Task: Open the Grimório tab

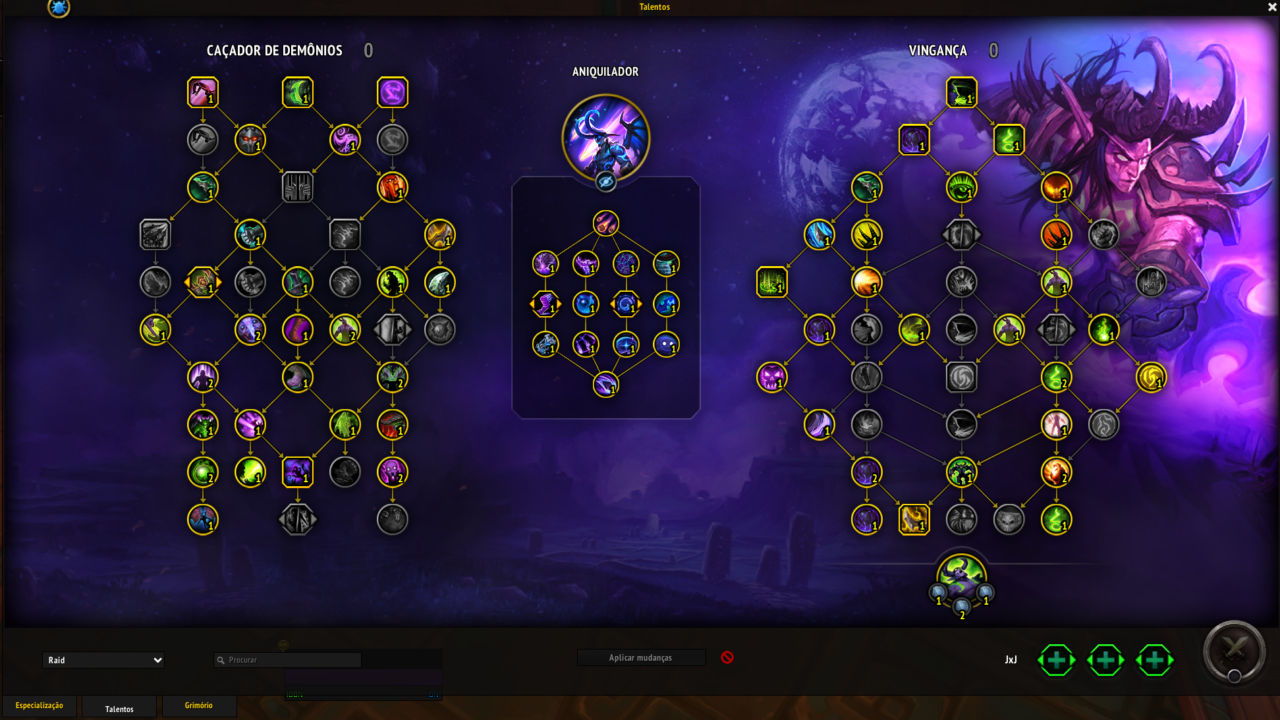Action: pyautogui.click(x=198, y=706)
